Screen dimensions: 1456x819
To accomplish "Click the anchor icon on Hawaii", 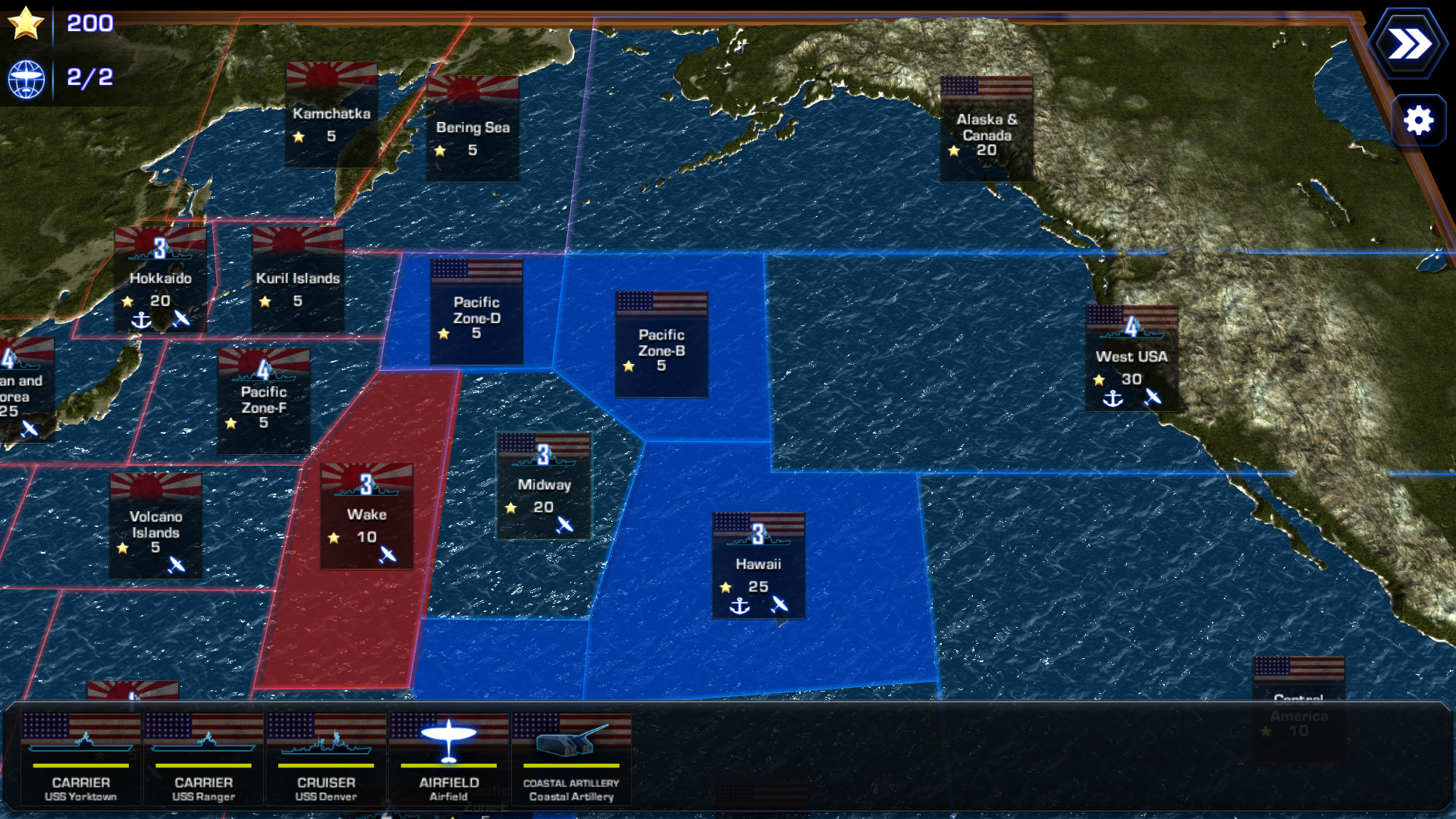I will point(739,607).
